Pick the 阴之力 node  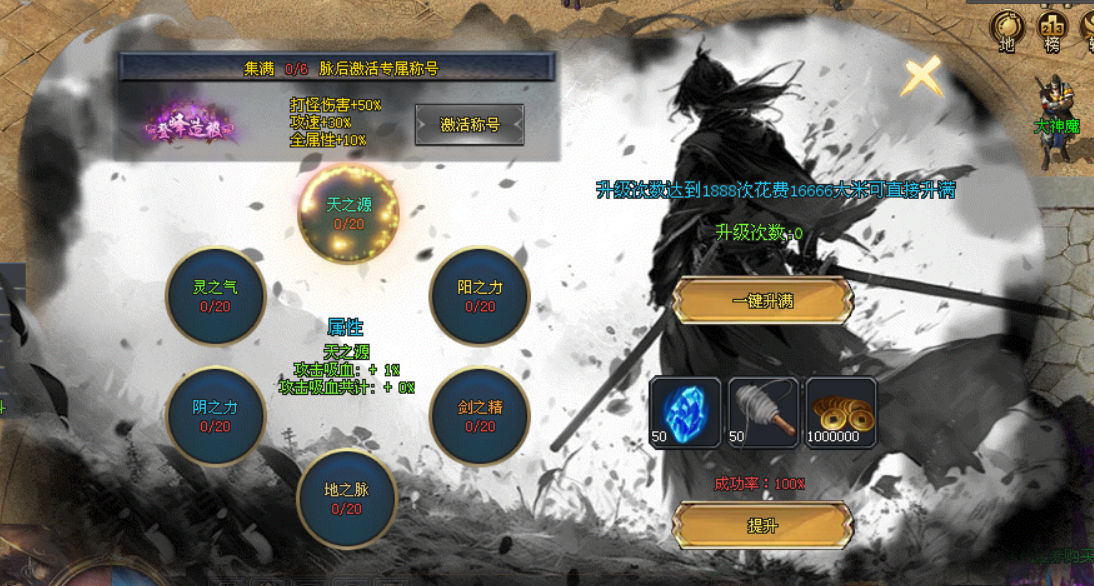tap(215, 416)
